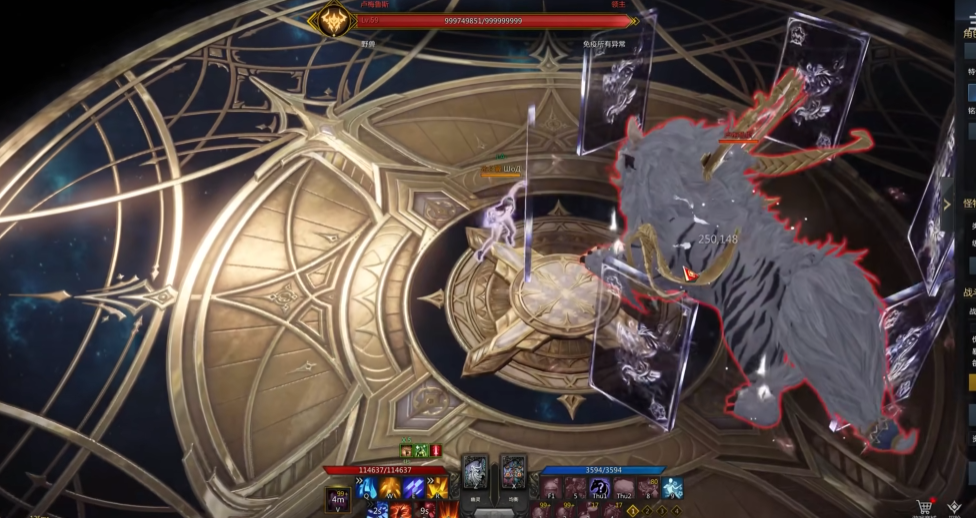The width and height of the screenshot is (976, 518).
Task: Switch to quick-slot preset 1 diamond
Action: 633,510
